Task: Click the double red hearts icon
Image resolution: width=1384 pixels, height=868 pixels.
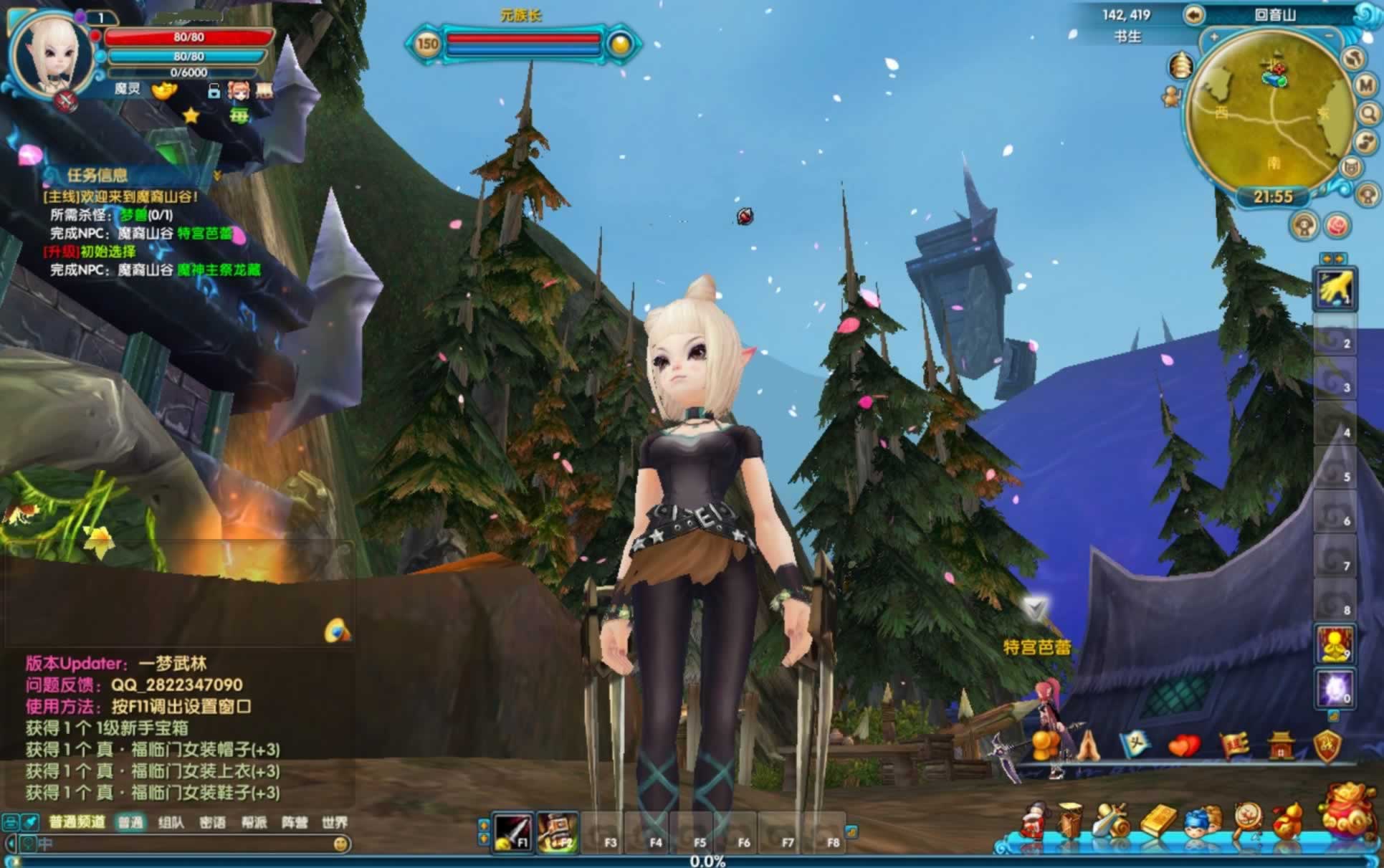Action: [x=1184, y=745]
